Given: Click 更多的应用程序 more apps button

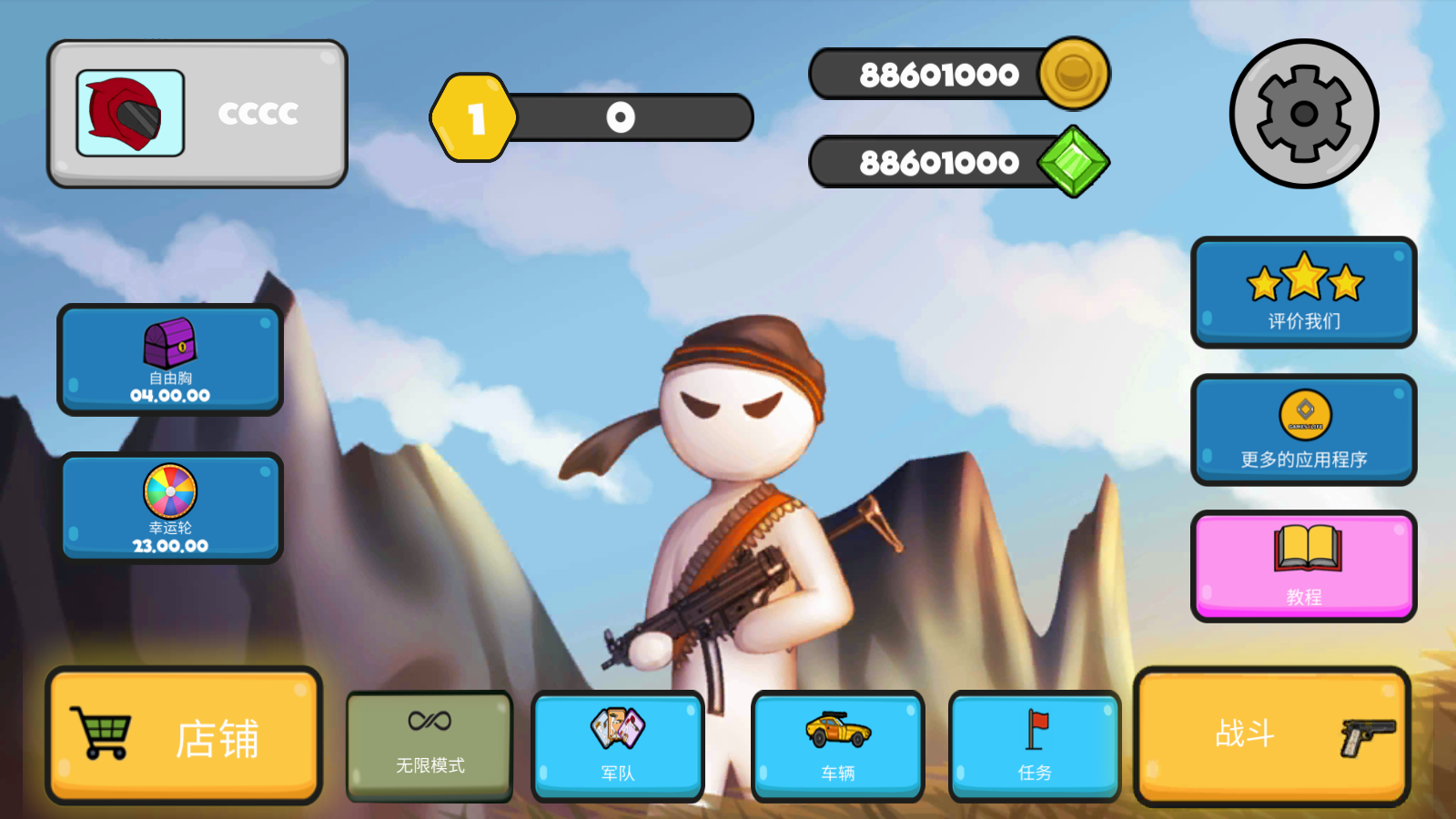Looking at the screenshot, I should point(1303,430).
